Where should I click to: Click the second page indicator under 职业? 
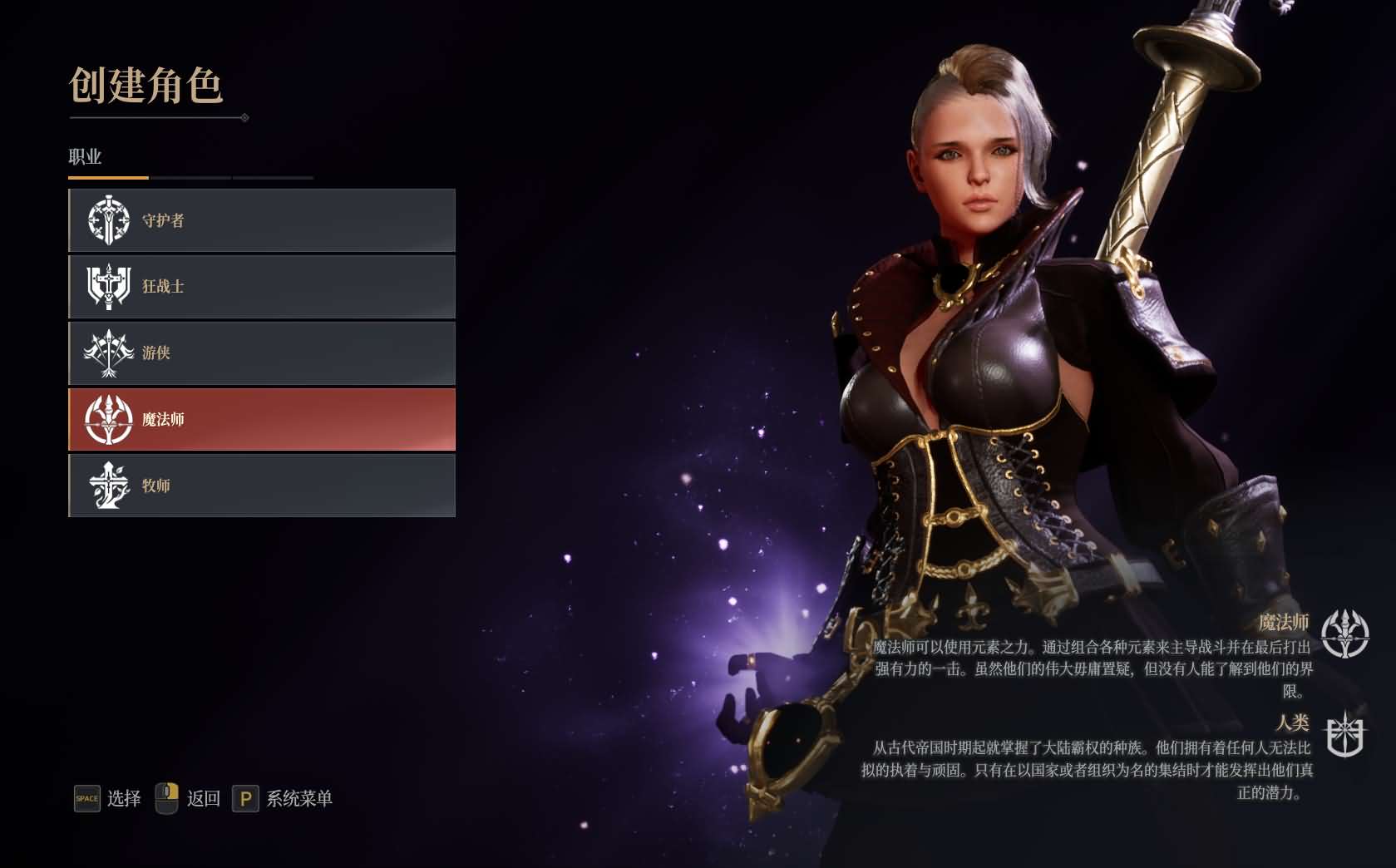coord(190,177)
